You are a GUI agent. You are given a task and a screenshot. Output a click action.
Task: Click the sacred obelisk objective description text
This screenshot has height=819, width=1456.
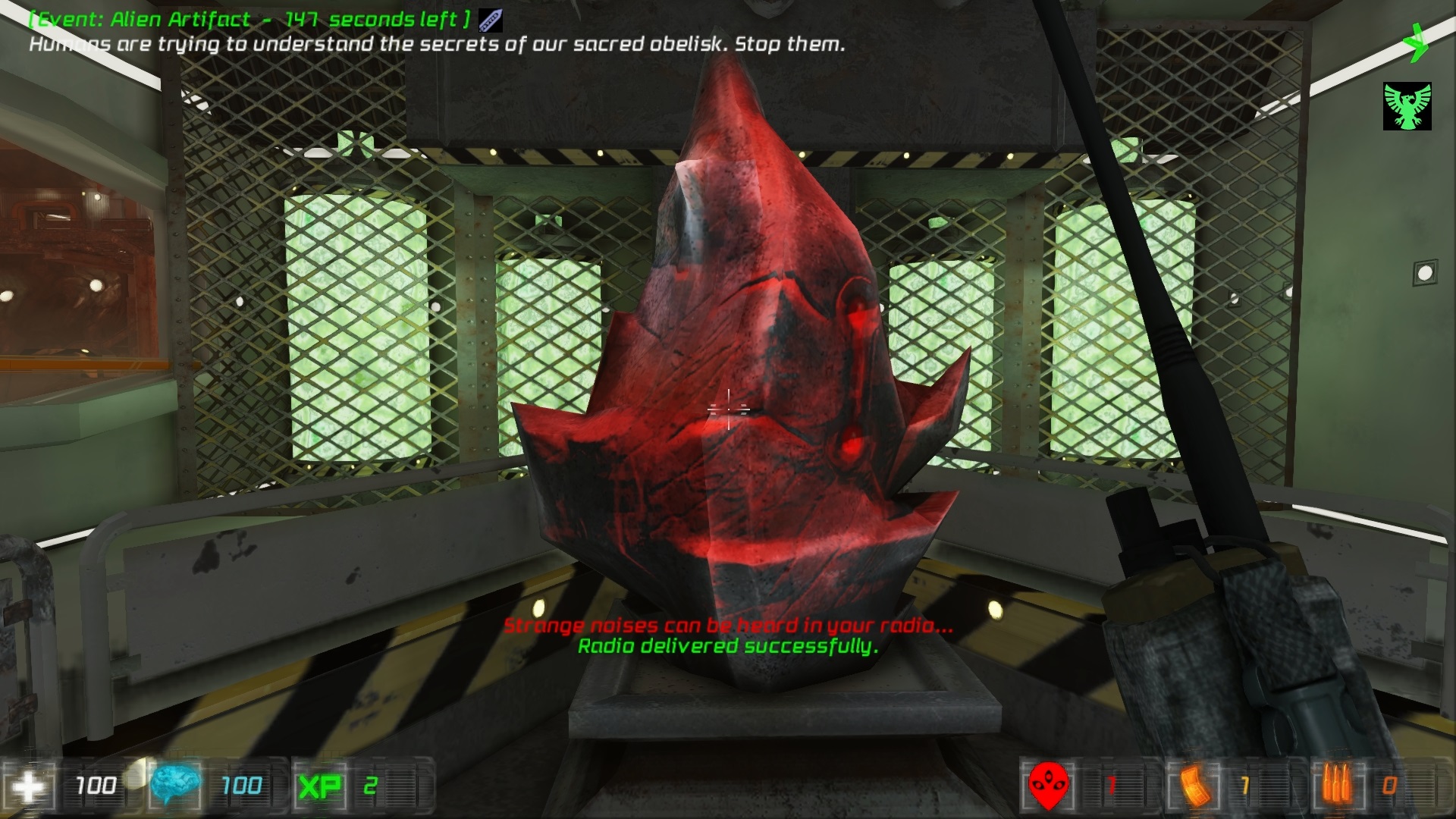pos(436,45)
